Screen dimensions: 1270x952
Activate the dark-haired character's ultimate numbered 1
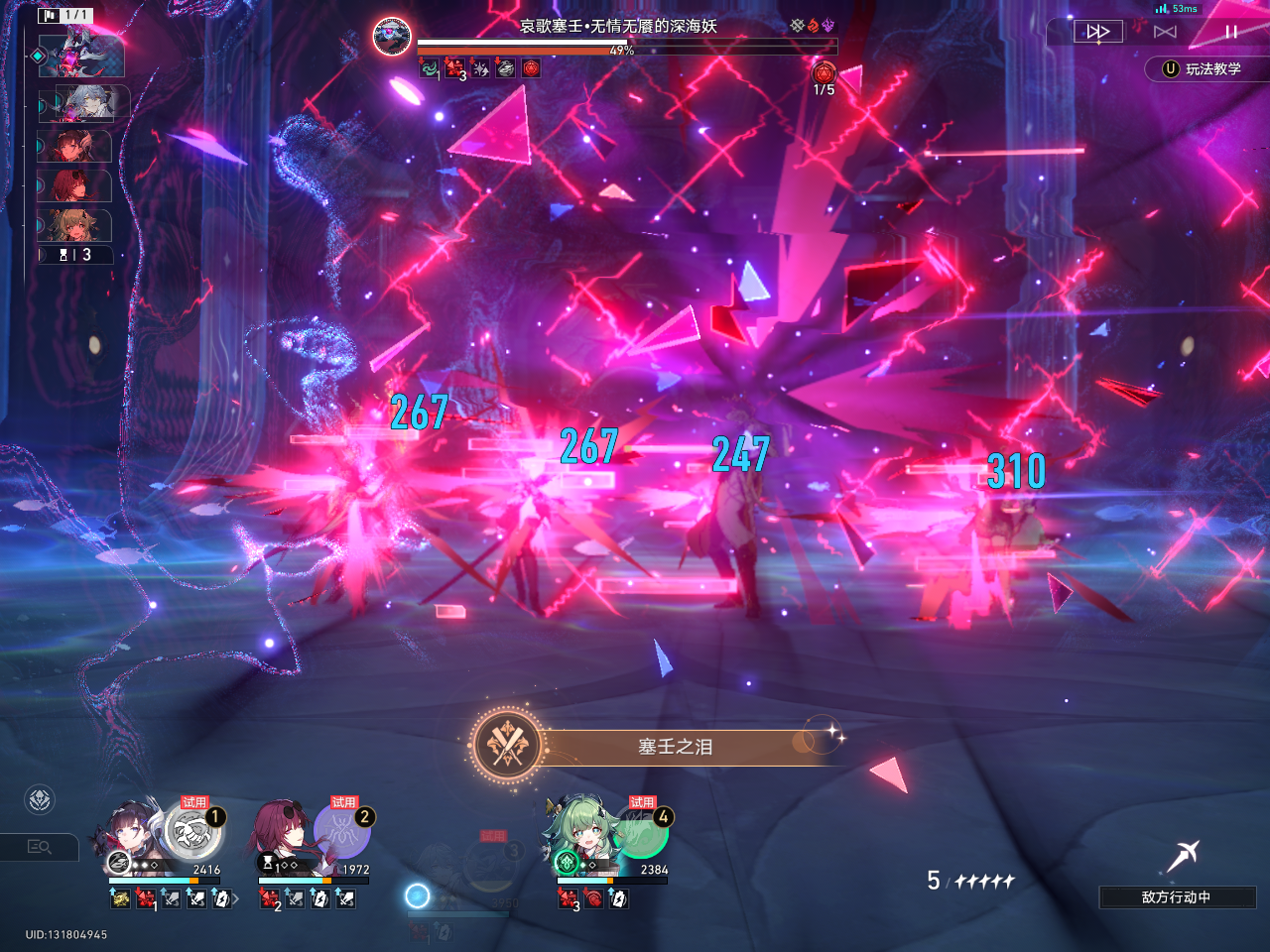192,831
